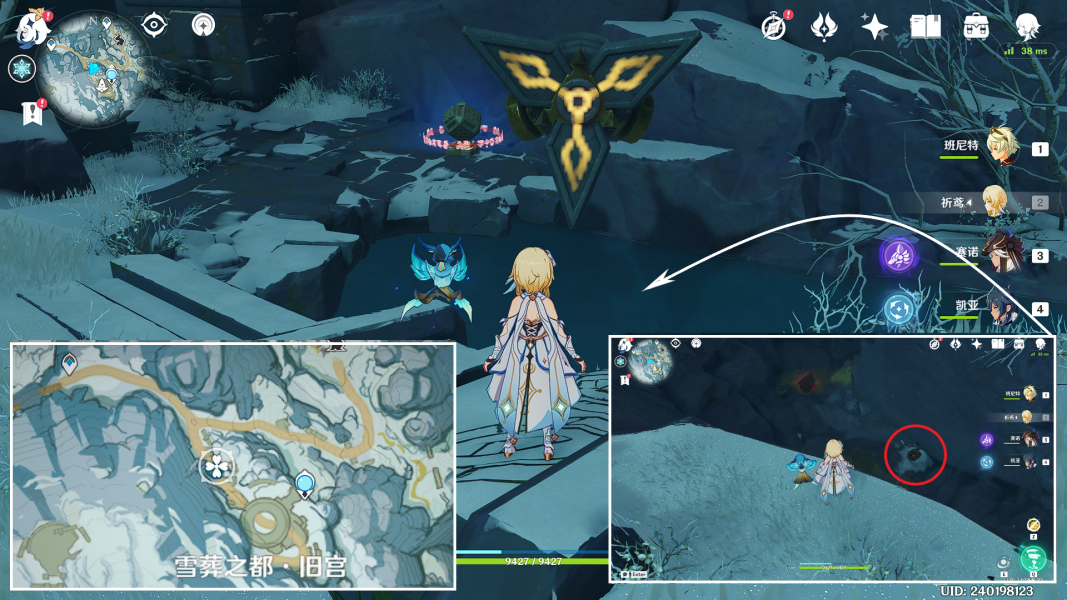Open the four-point star Wish icon
Viewport: 1067px width, 600px height.
[x=875, y=27]
